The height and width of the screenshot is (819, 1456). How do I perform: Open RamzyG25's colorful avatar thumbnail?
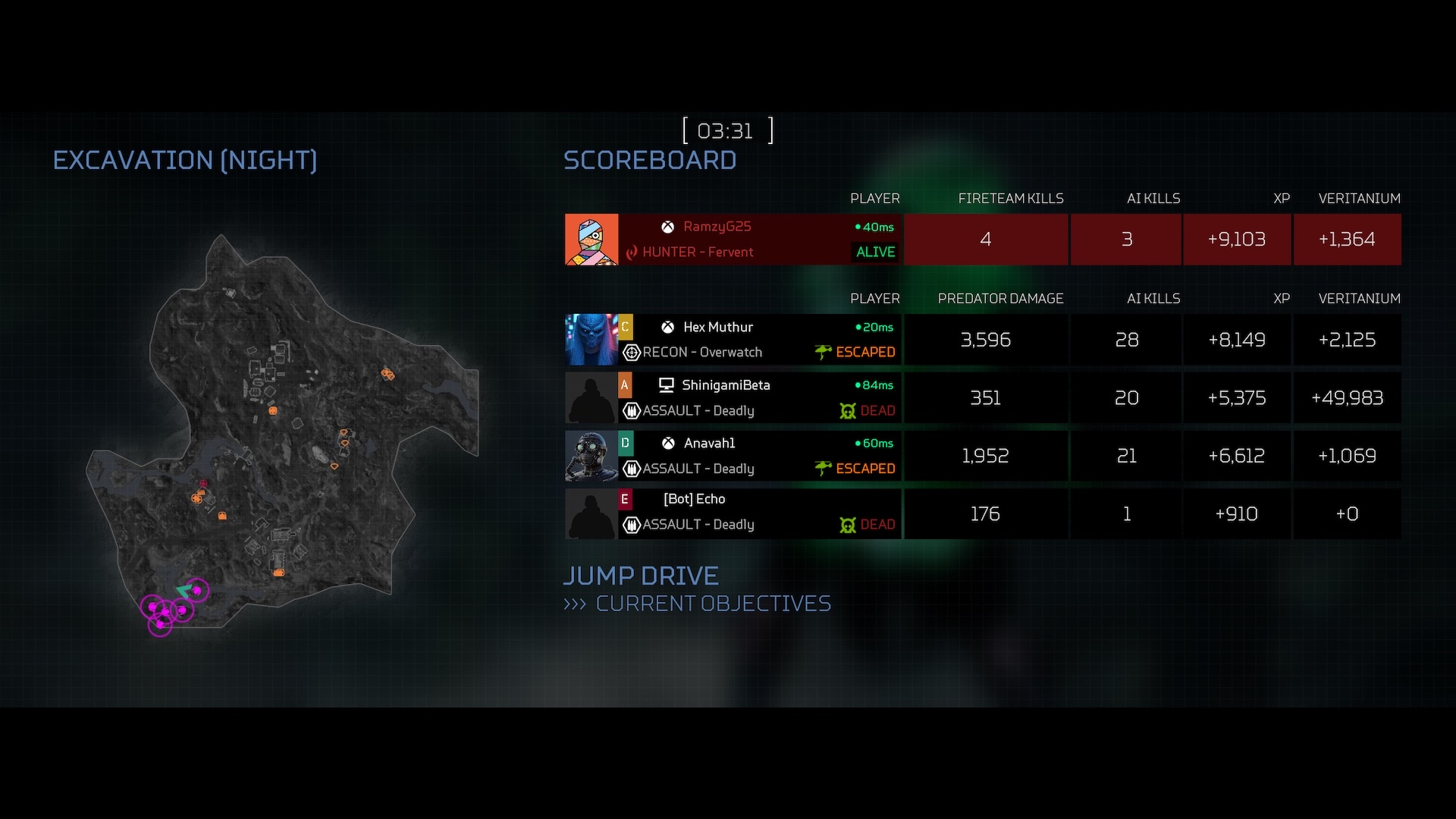click(591, 240)
